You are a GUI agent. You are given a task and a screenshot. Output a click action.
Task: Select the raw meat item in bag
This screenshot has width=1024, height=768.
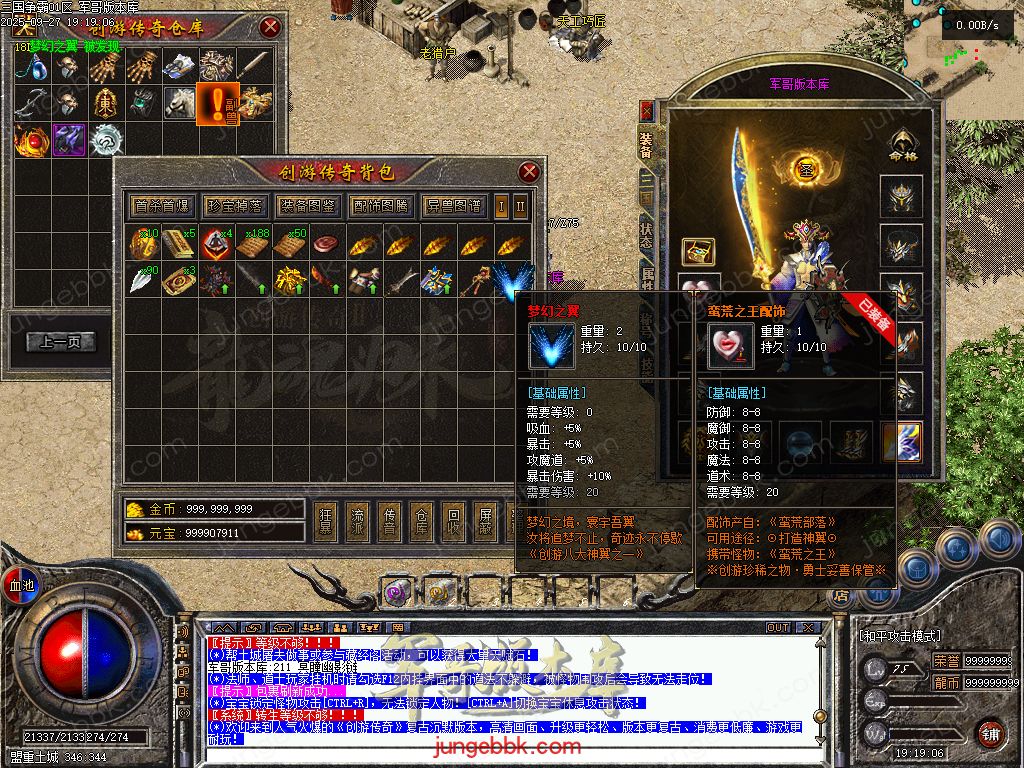[x=325, y=243]
